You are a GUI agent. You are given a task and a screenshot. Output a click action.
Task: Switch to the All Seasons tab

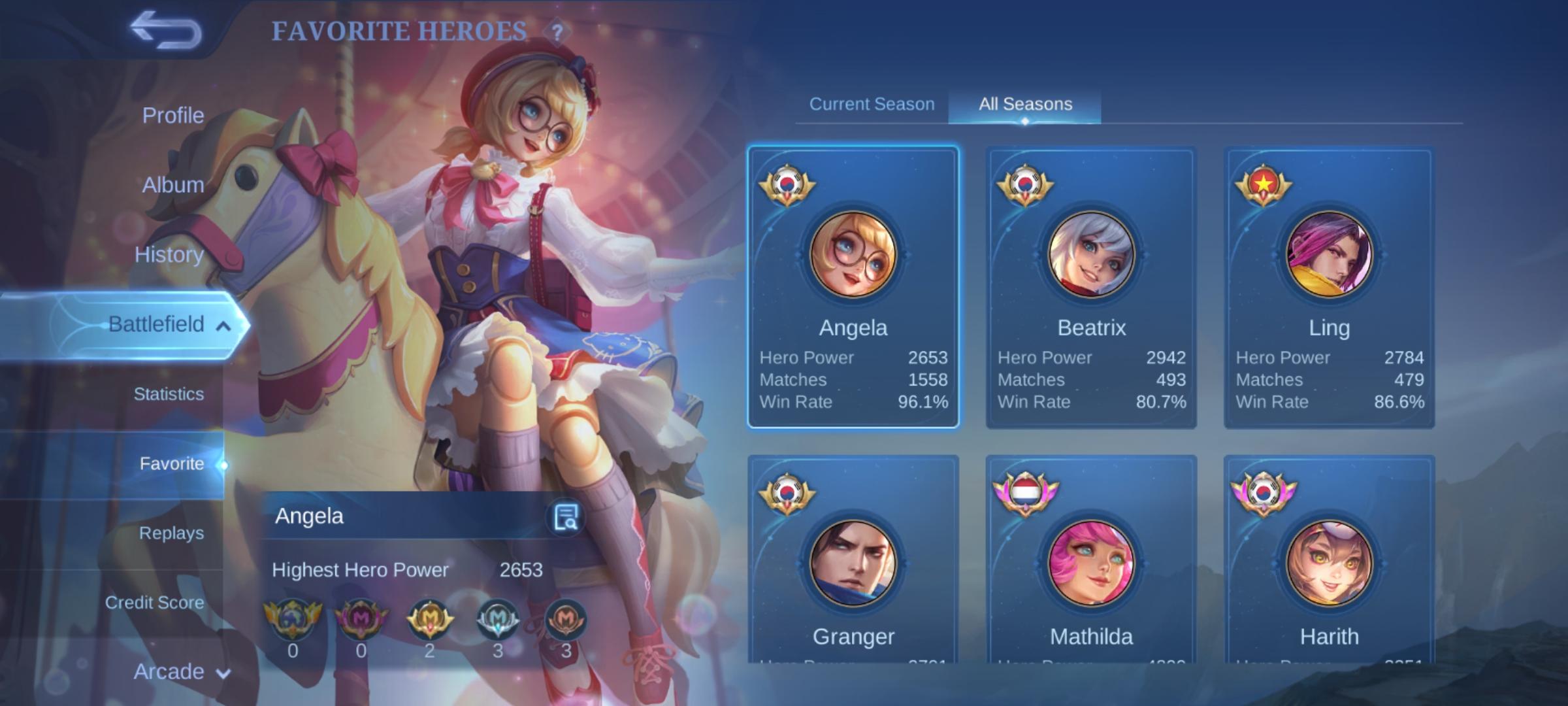pos(1025,105)
